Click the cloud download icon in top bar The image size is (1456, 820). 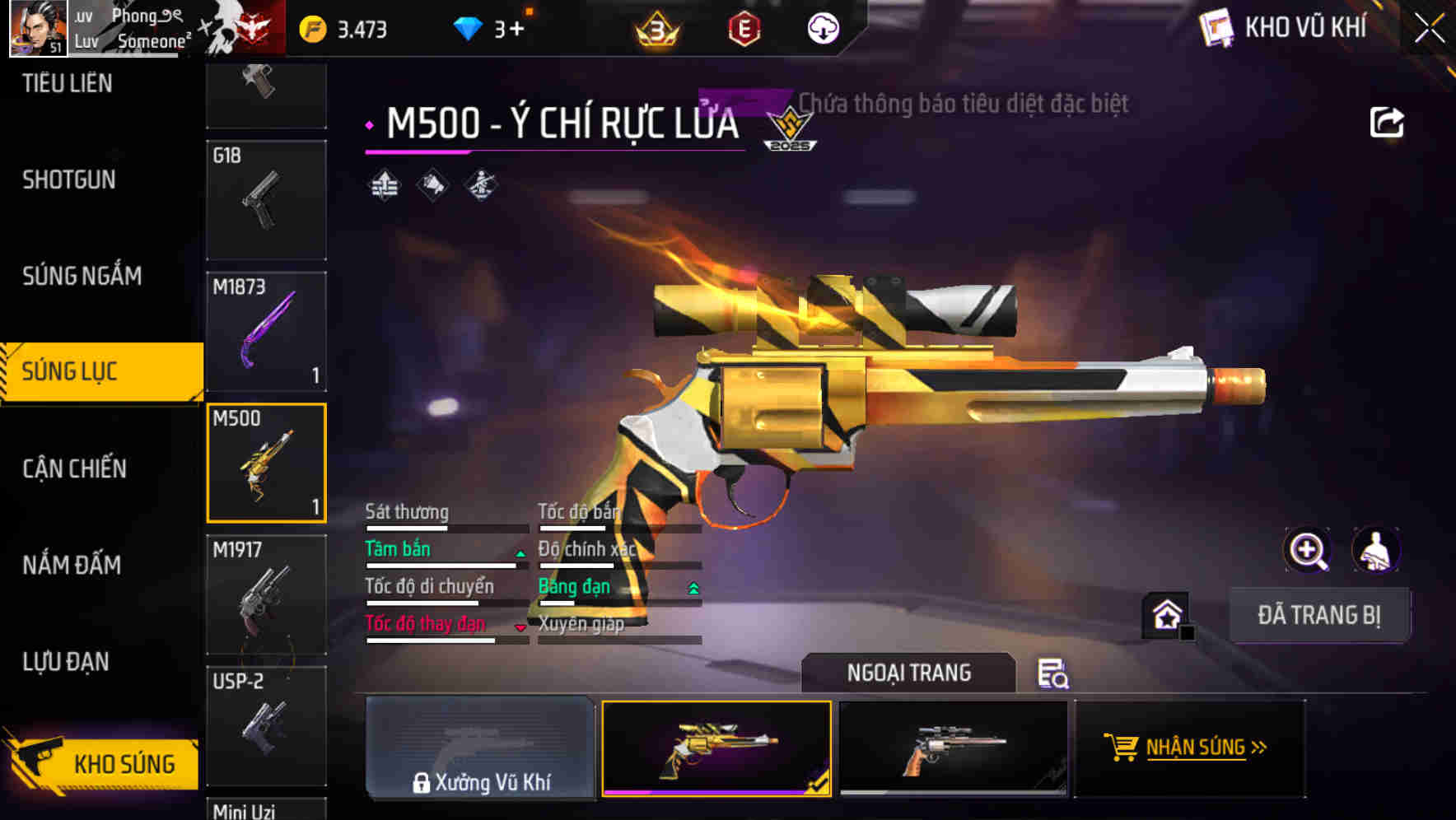(821, 26)
